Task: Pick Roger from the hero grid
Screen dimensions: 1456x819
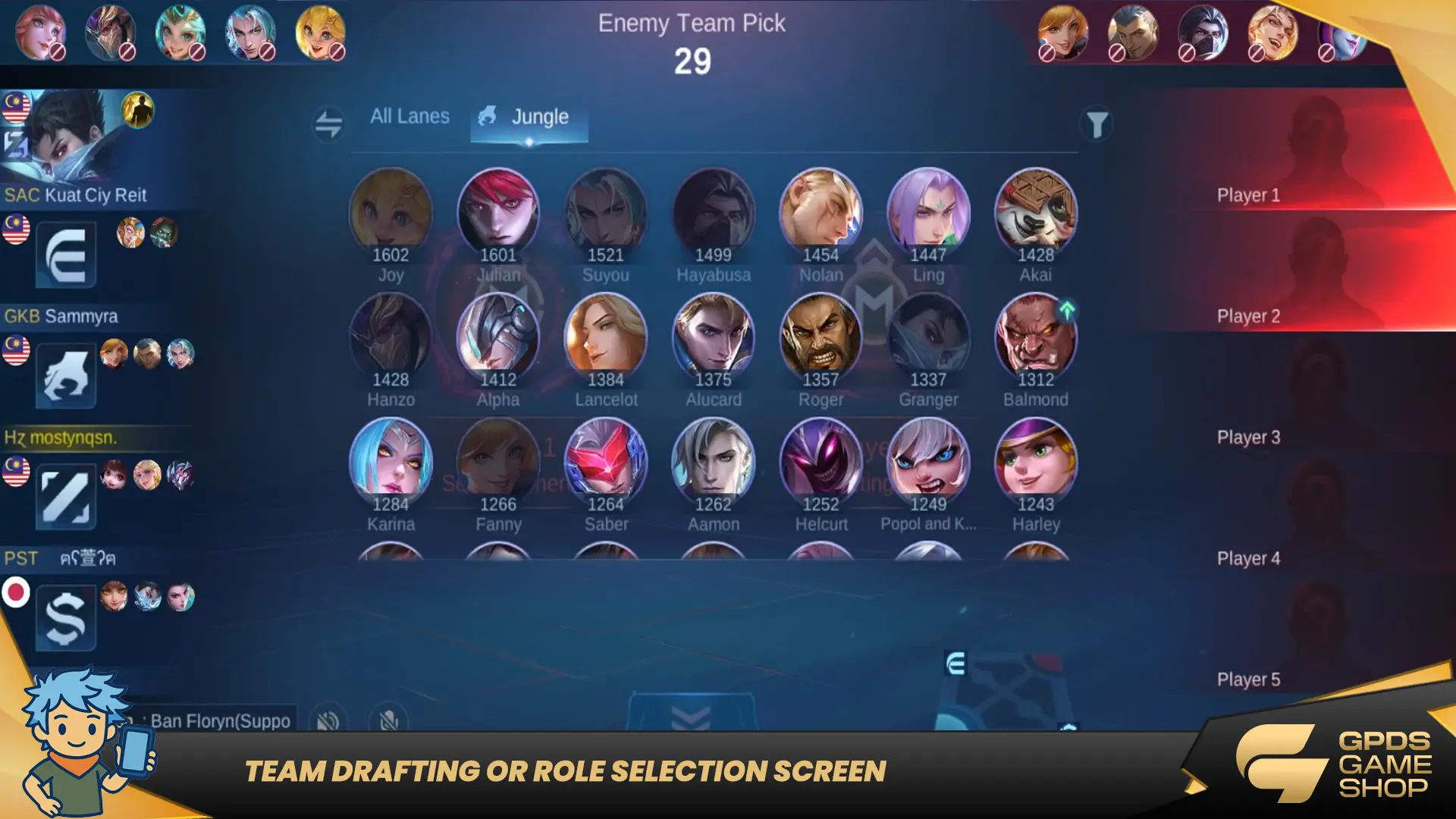Action: (821, 335)
